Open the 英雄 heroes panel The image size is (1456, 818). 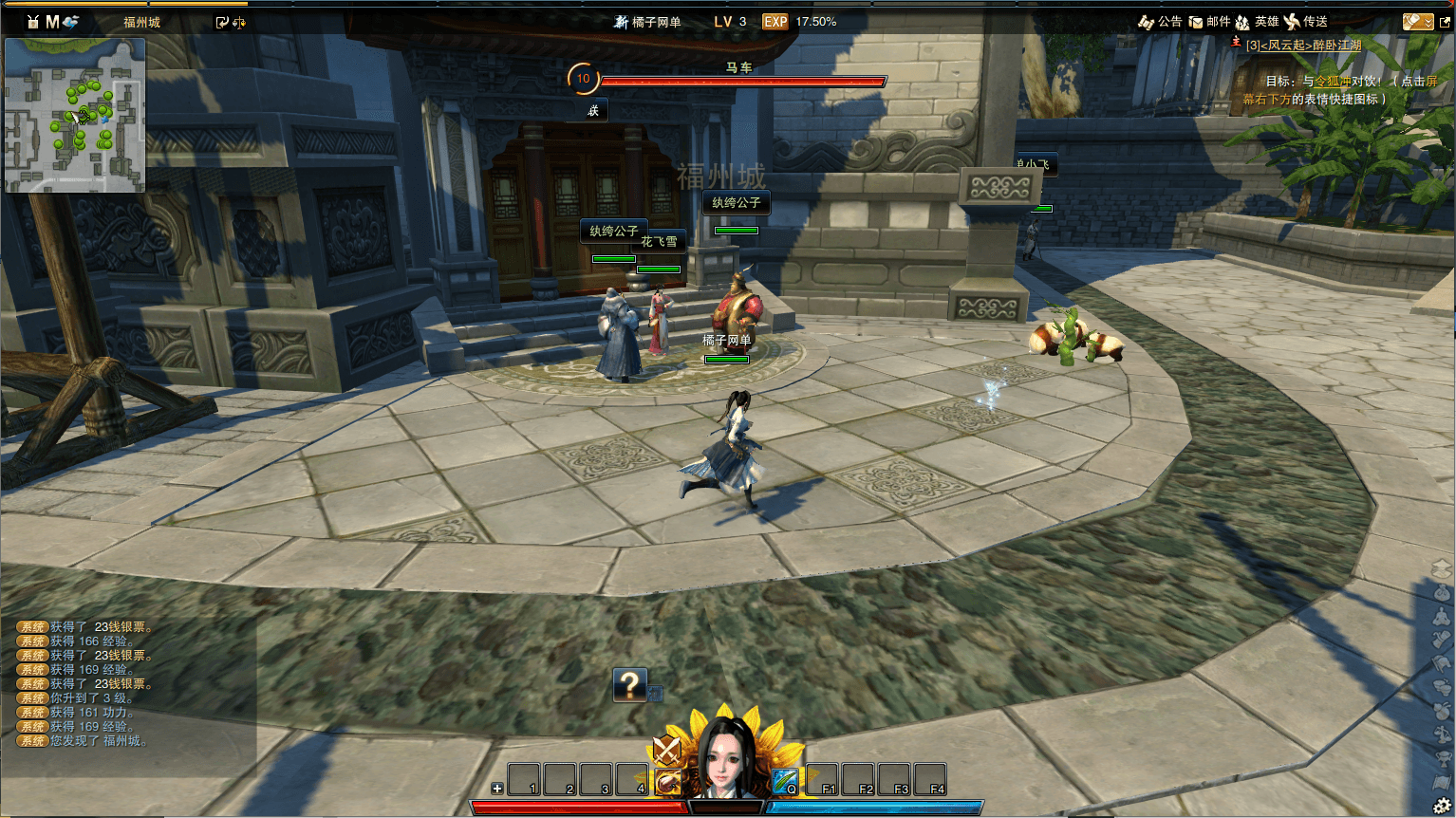[1257, 22]
